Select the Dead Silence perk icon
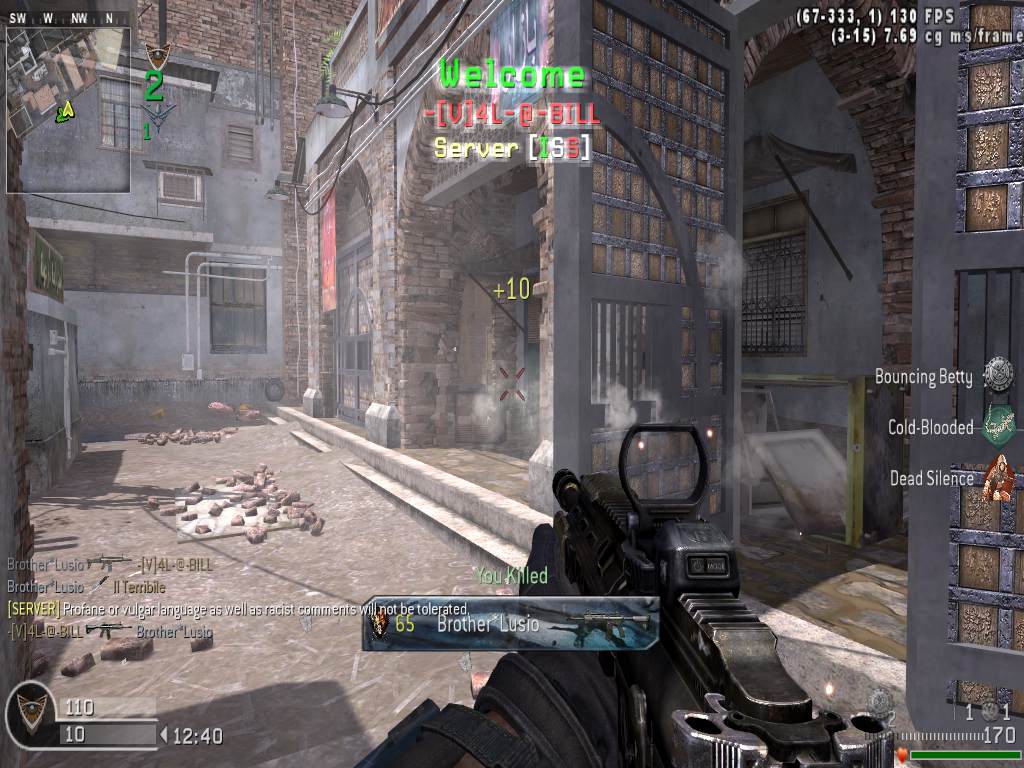This screenshot has width=1024, height=768. click(997, 477)
